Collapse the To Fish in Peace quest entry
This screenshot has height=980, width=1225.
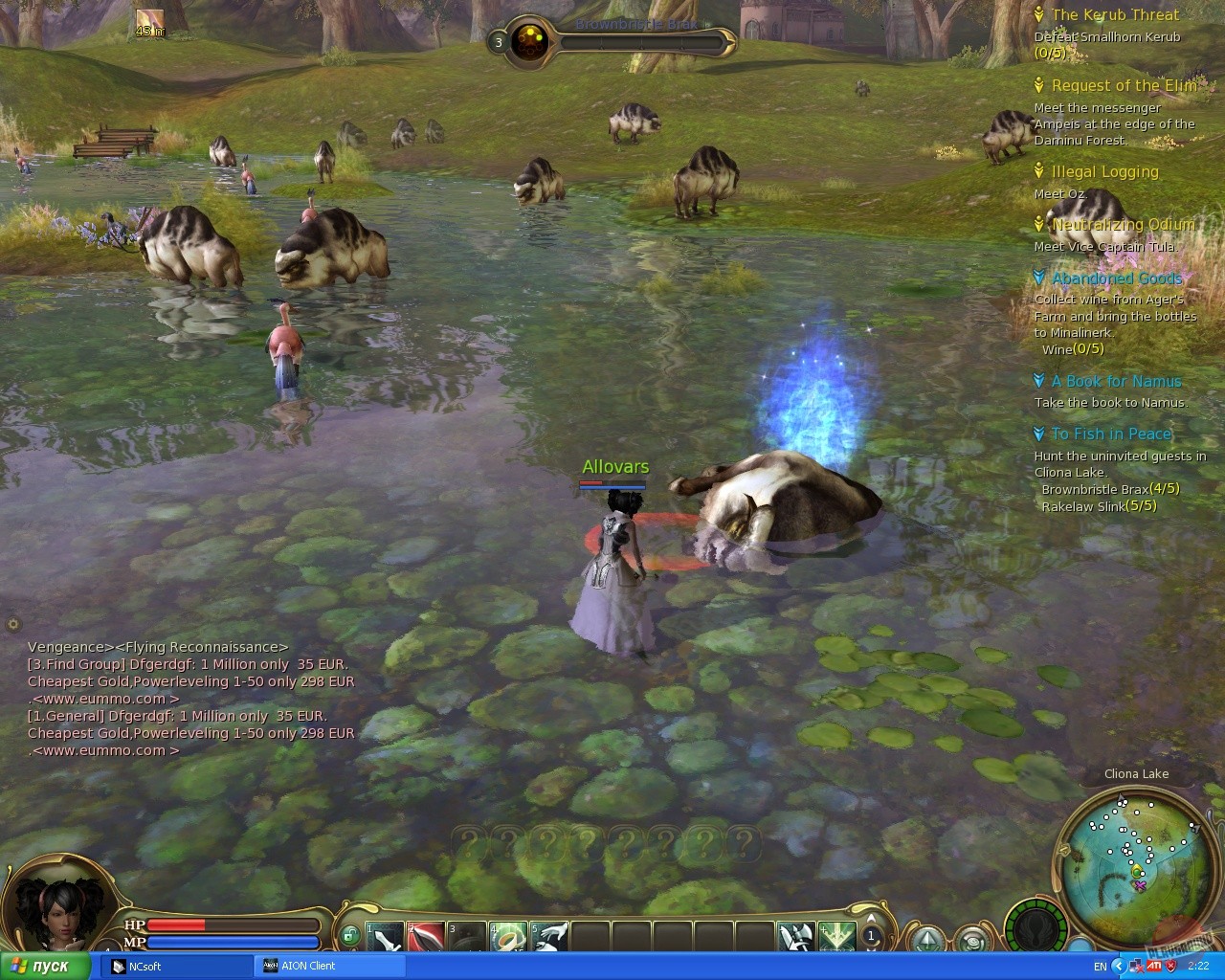1040,434
